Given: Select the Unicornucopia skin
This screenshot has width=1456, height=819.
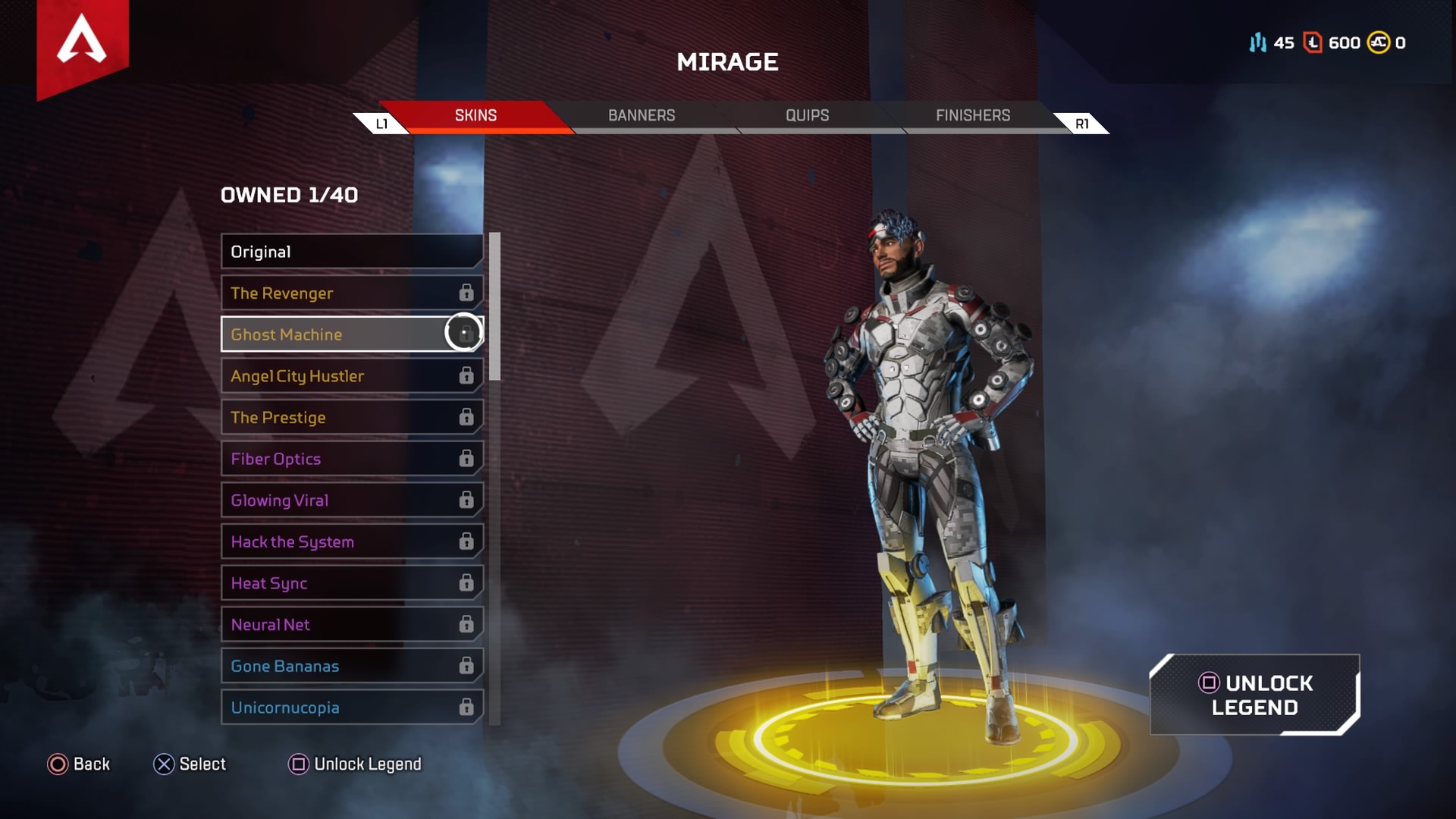Looking at the screenshot, I should [x=351, y=708].
